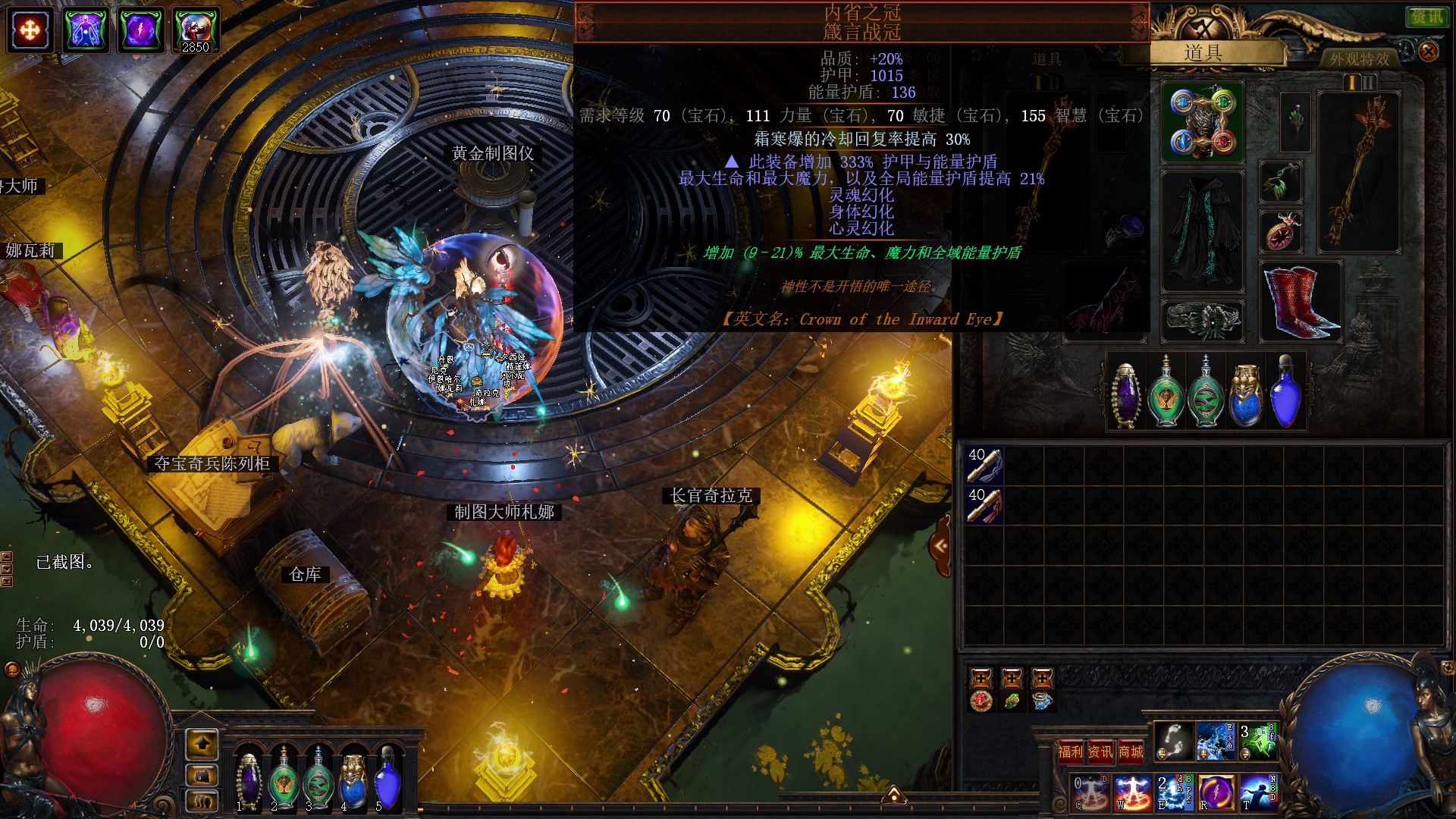
Task: Select the equipped red boots
Action: [x=1301, y=301]
